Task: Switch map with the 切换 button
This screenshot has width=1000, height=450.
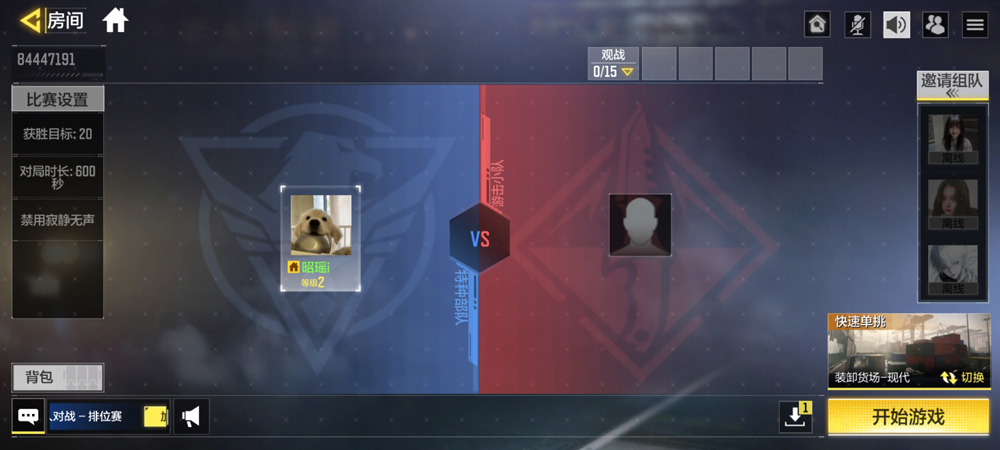Action: 963,378
